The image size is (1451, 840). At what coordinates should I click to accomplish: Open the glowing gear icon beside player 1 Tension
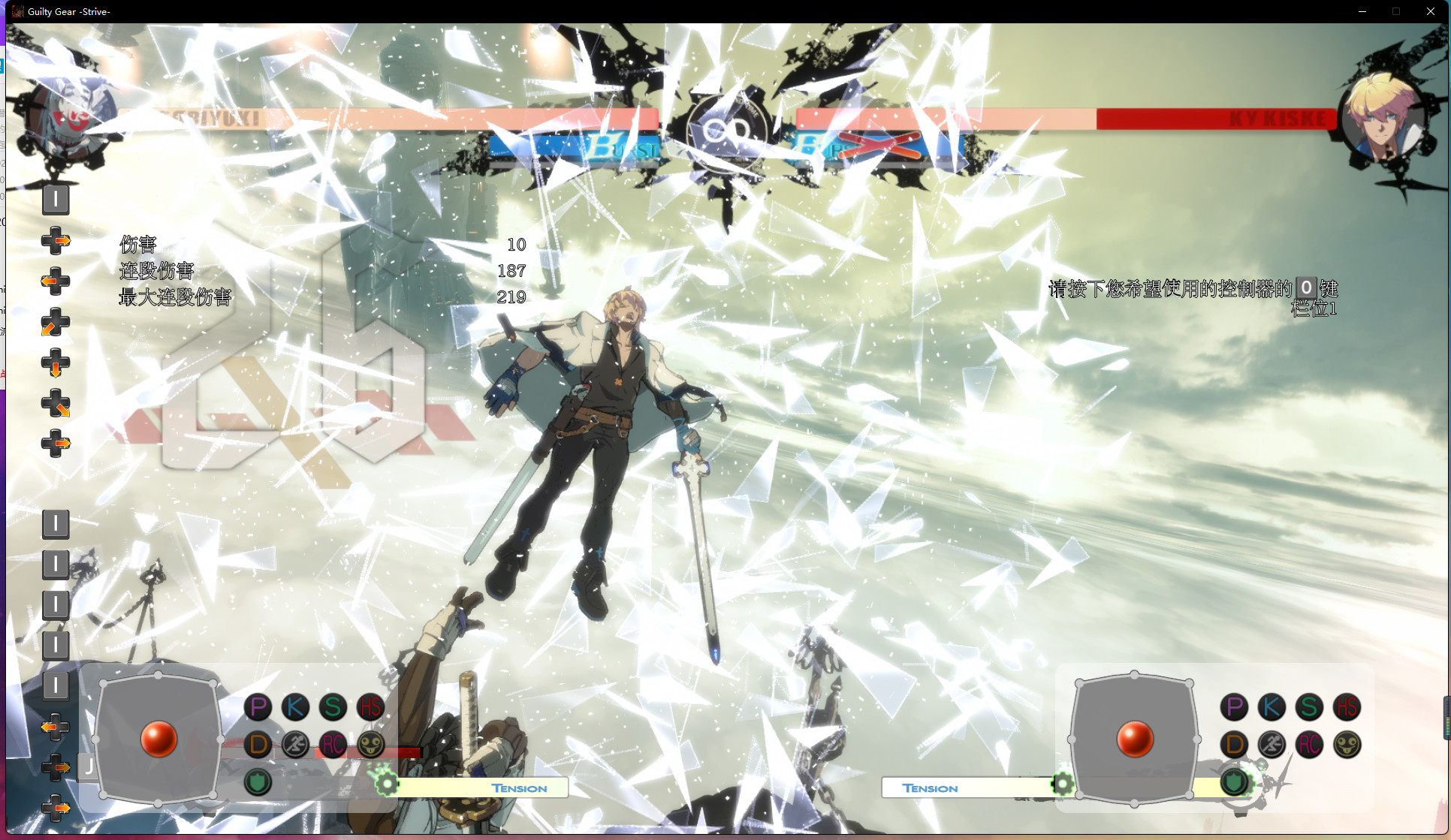point(386,783)
